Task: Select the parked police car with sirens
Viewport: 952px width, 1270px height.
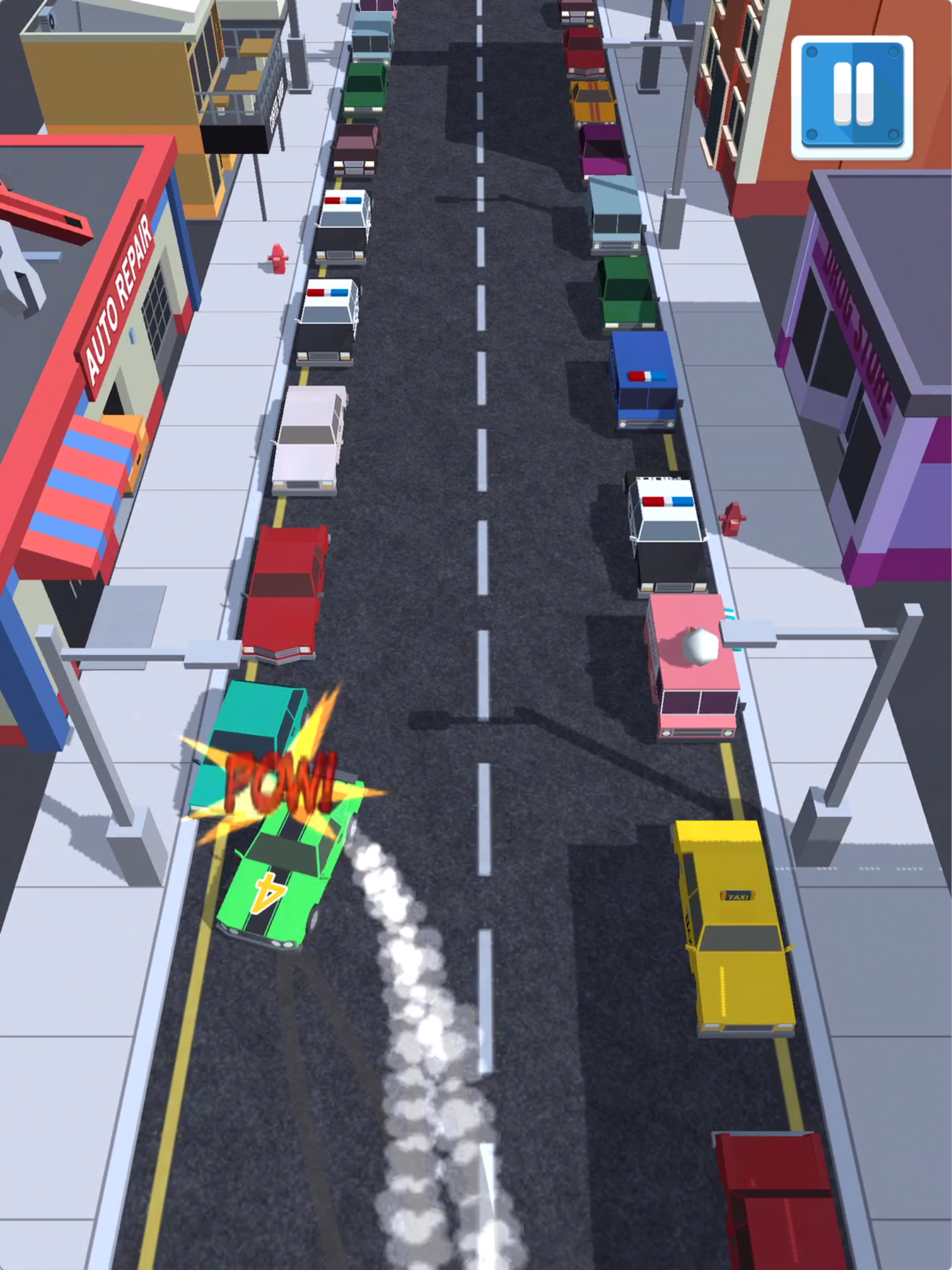Action: pos(669,533)
